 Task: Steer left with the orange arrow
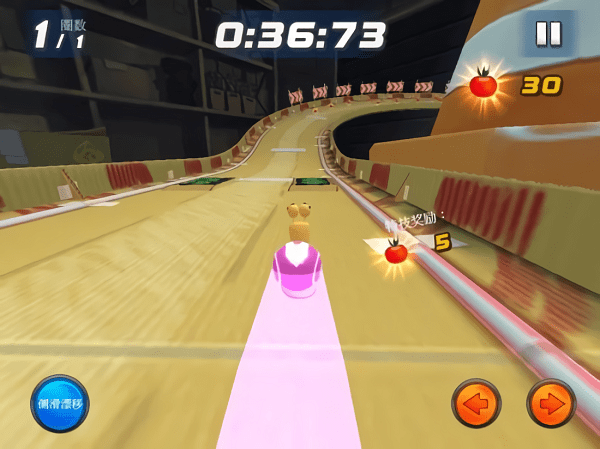coord(476,404)
